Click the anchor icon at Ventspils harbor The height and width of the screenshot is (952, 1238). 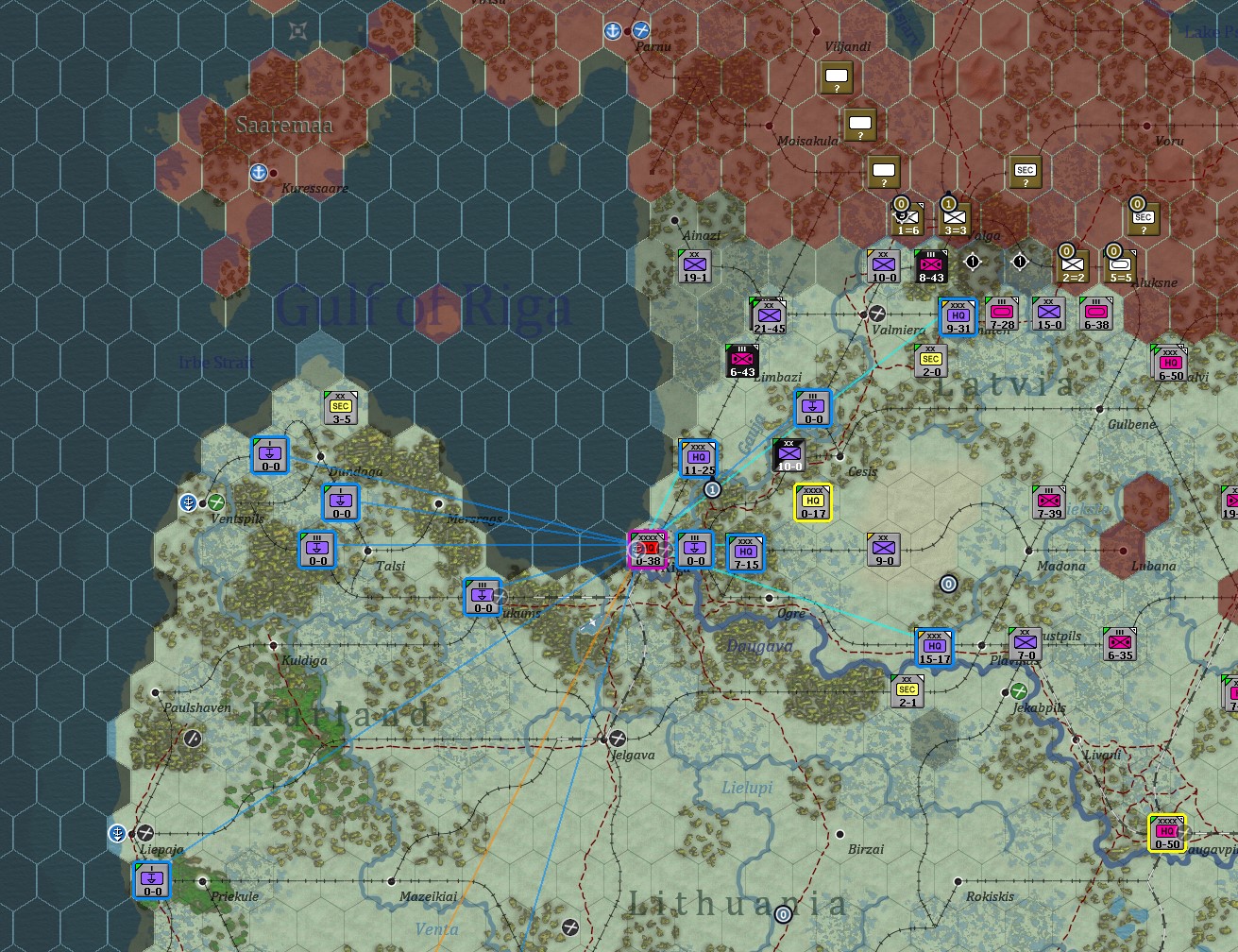pyautogui.click(x=187, y=502)
